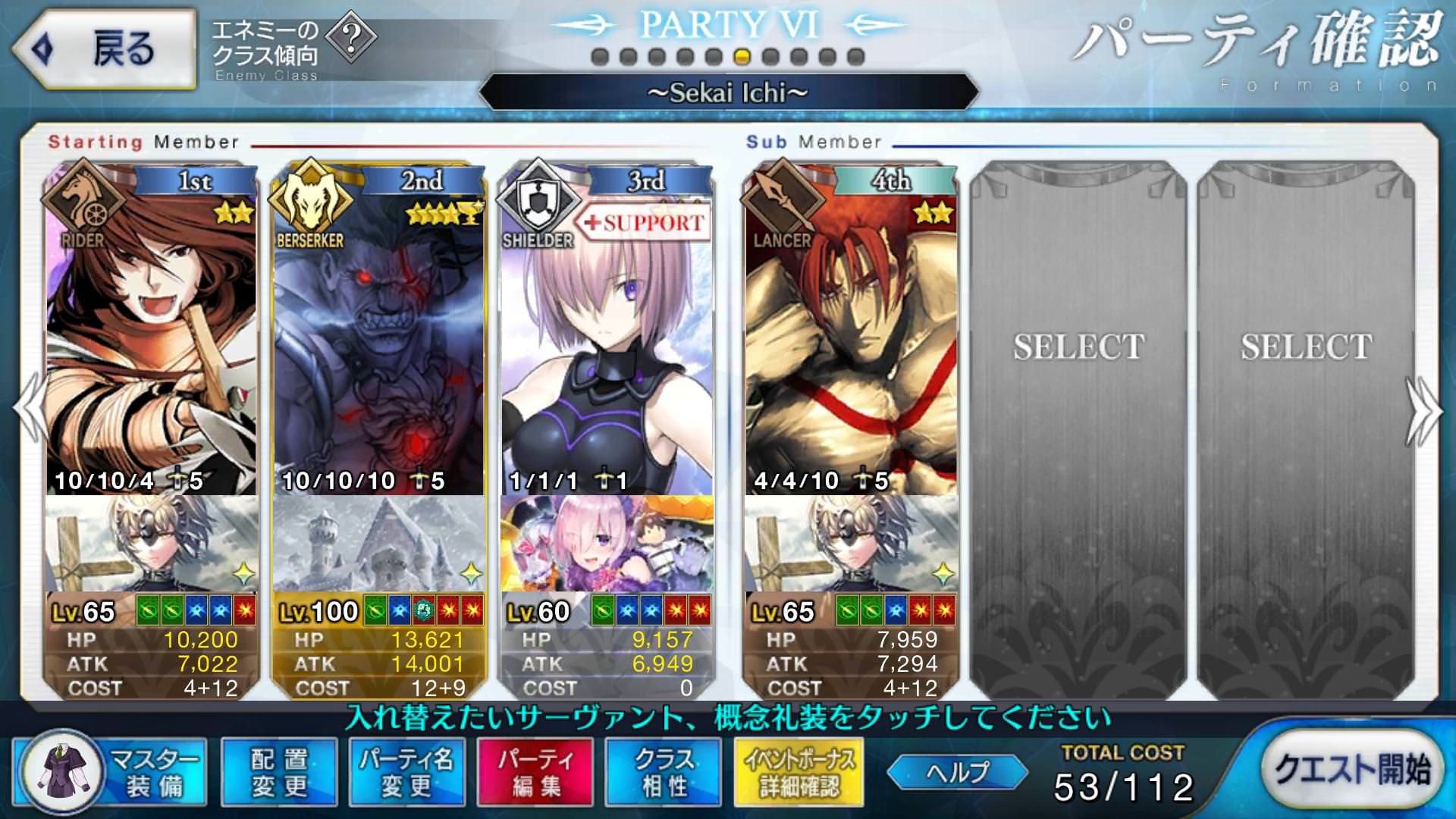Change the Rider's equipped craft essence

coord(151,544)
